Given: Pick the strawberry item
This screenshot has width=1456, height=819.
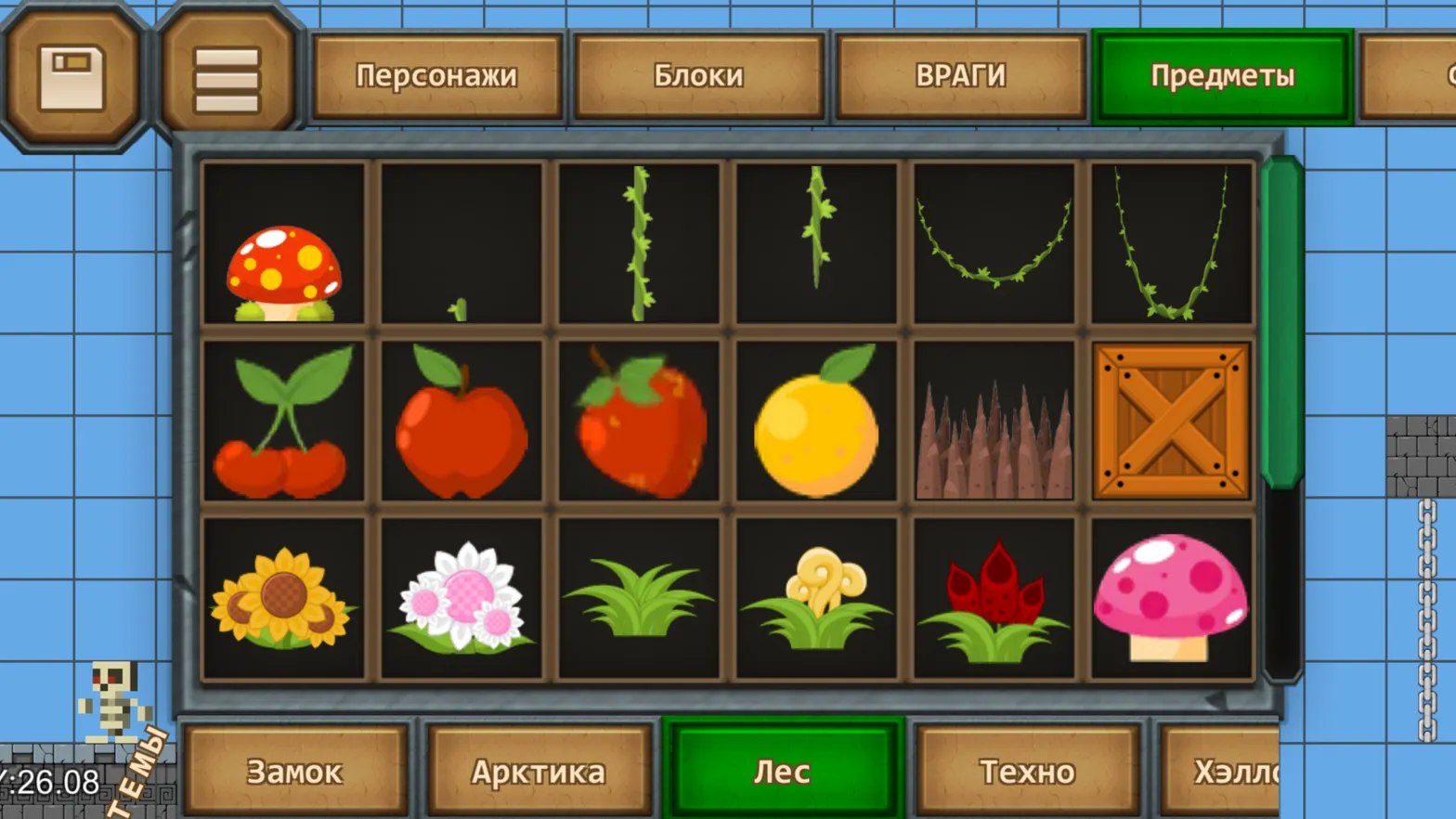Looking at the screenshot, I should tap(639, 422).
